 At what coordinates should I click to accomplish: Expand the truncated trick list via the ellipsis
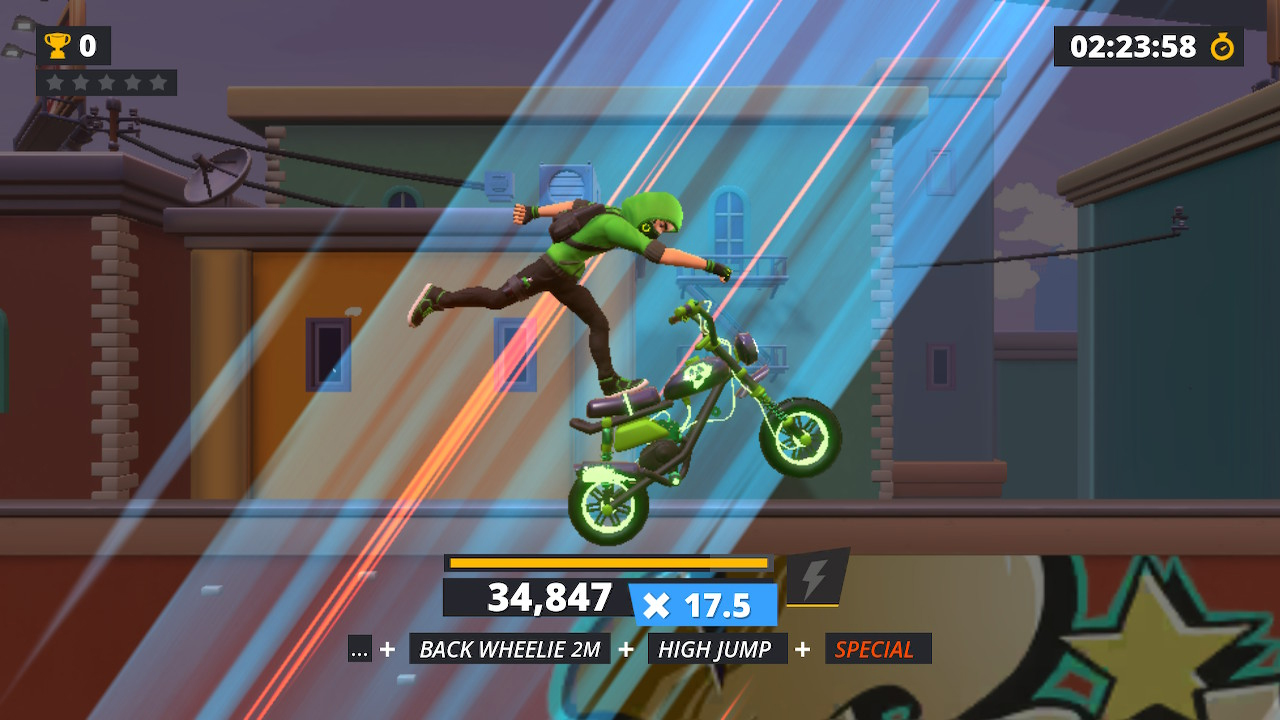(360, 648)
